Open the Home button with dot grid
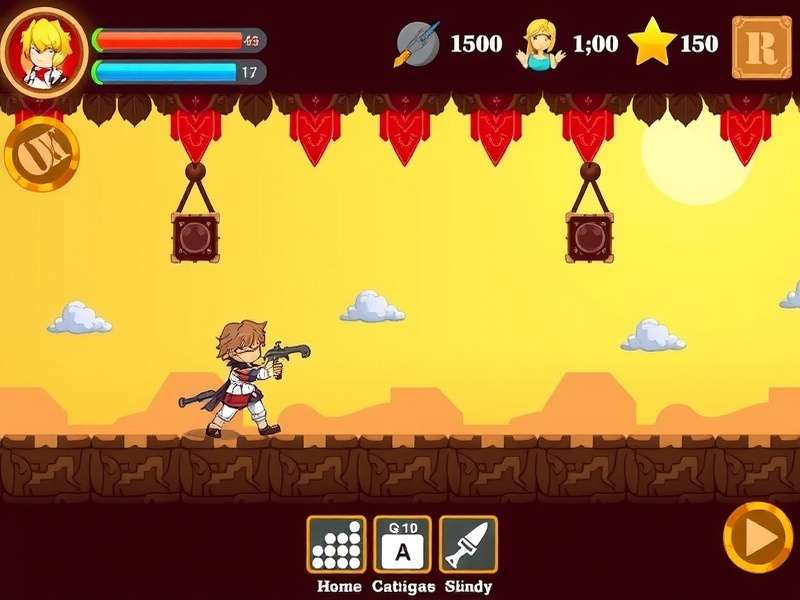800x600 pixels. tap(335, 544)
